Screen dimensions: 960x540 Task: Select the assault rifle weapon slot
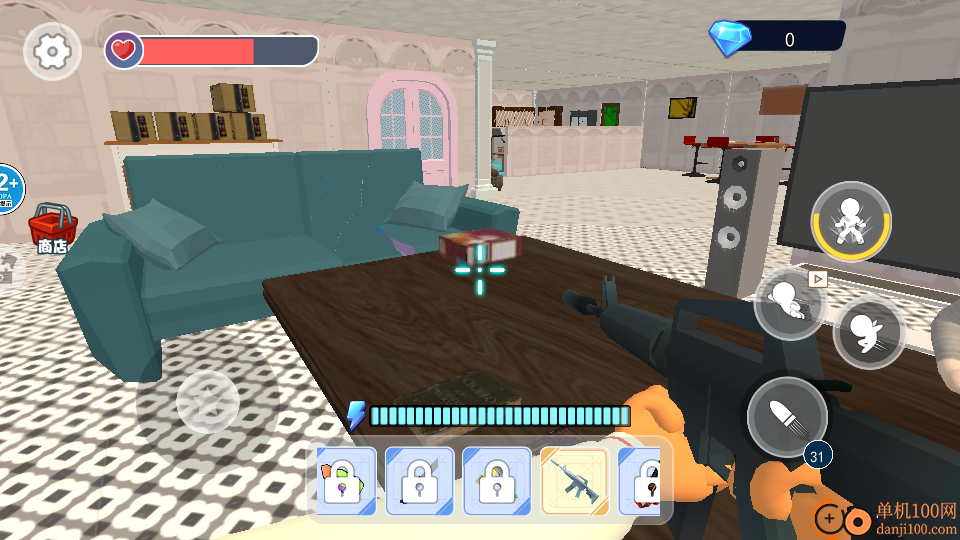tap(575, 481)
